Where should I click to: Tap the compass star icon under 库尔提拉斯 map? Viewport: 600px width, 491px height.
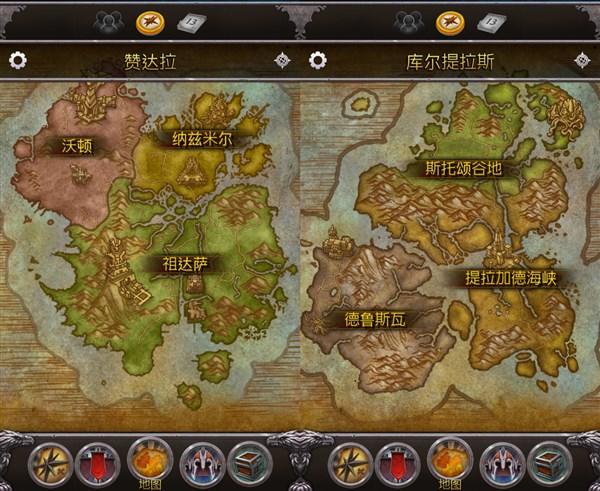coord(348,464)
